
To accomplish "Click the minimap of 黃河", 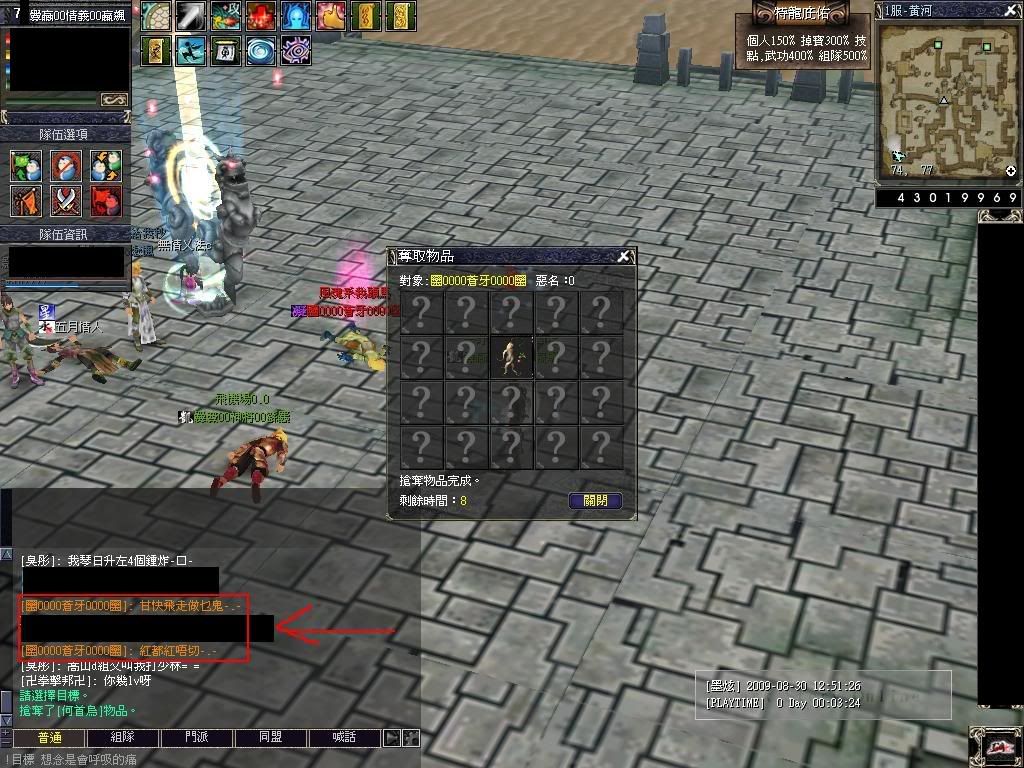I will [946, 99].
